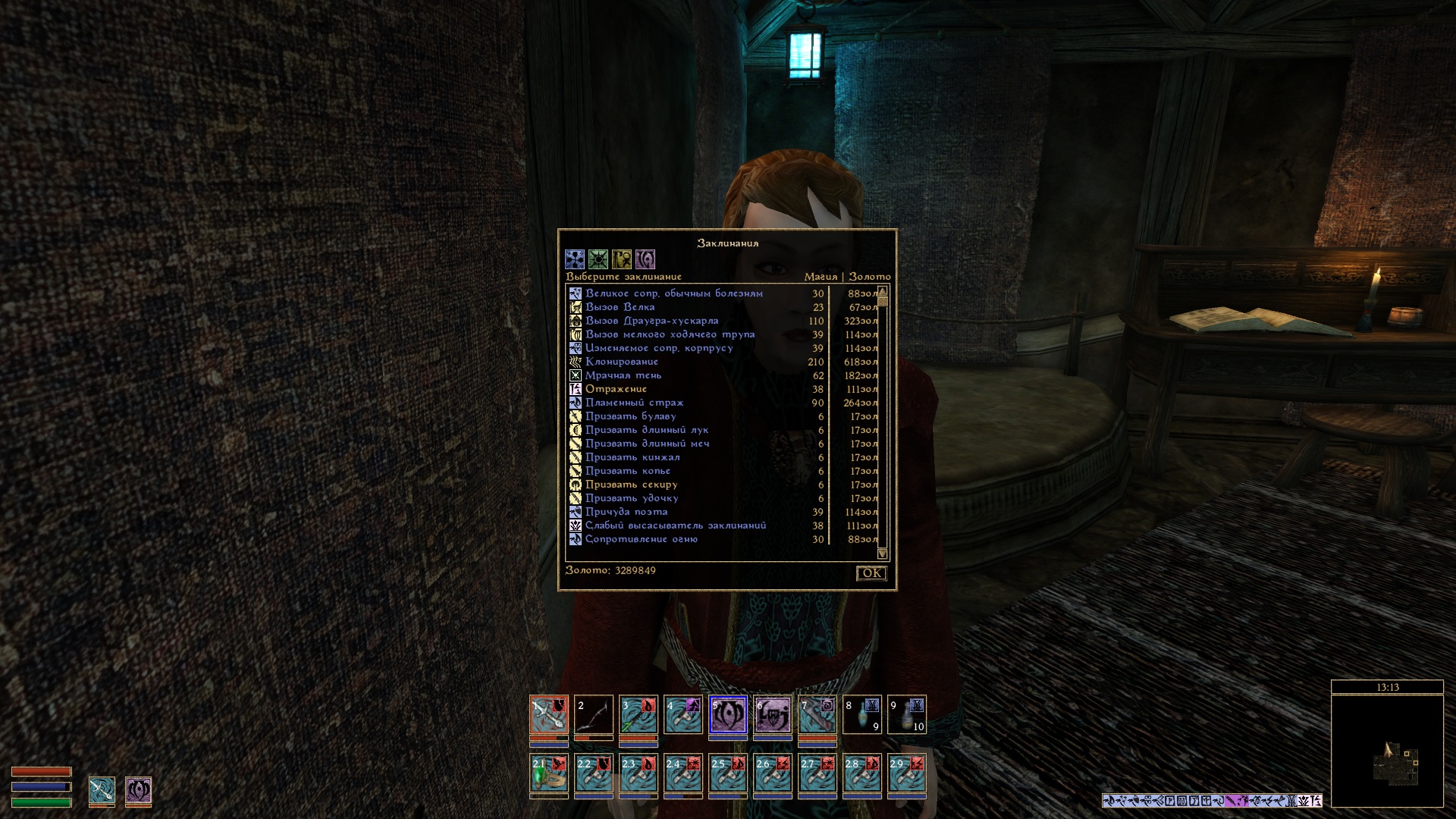Click the scroll-down arrow of spell list
1456x819 pixels.
pos(882,554)
